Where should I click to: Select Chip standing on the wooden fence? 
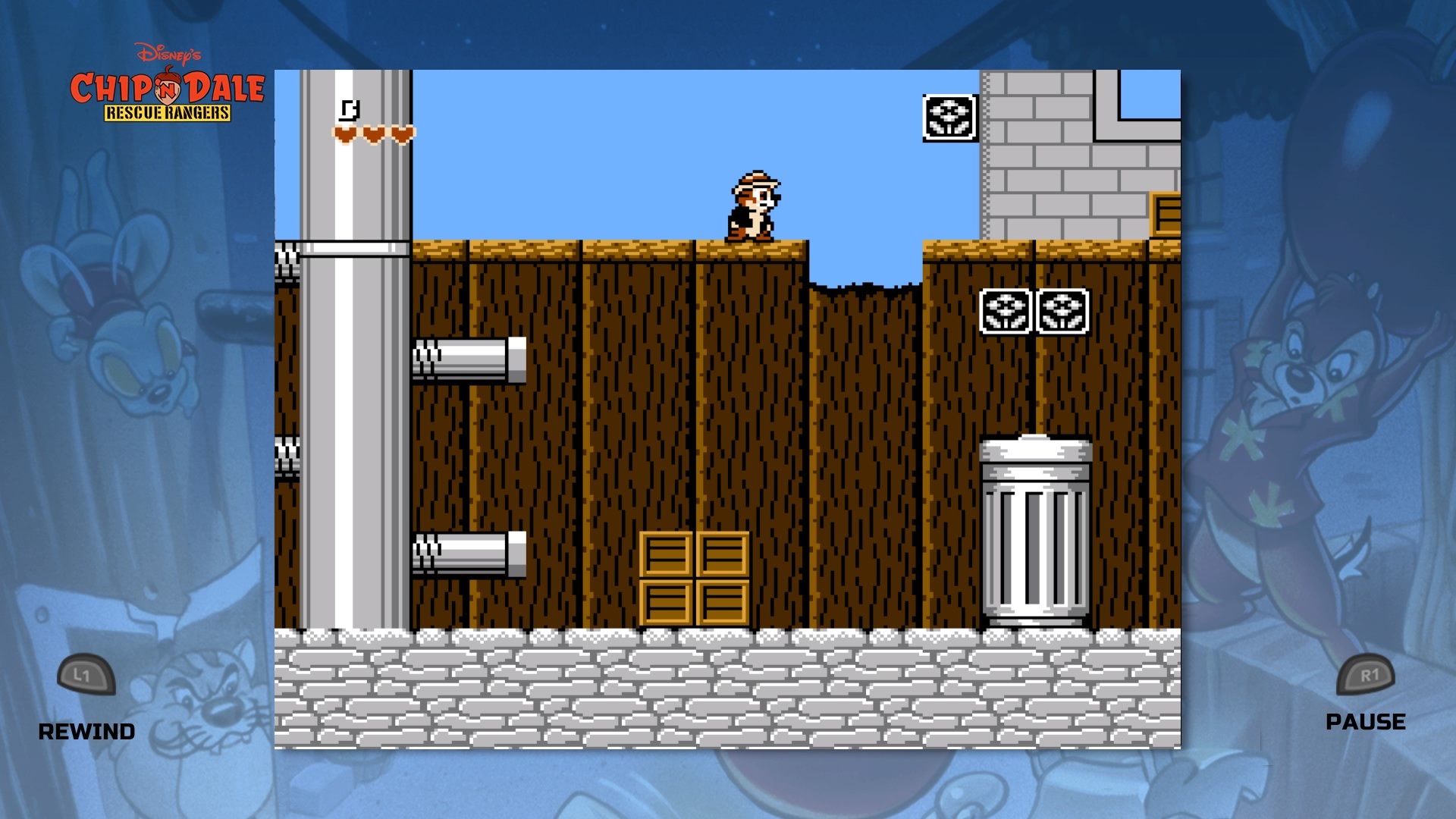(x=755, y=205)
